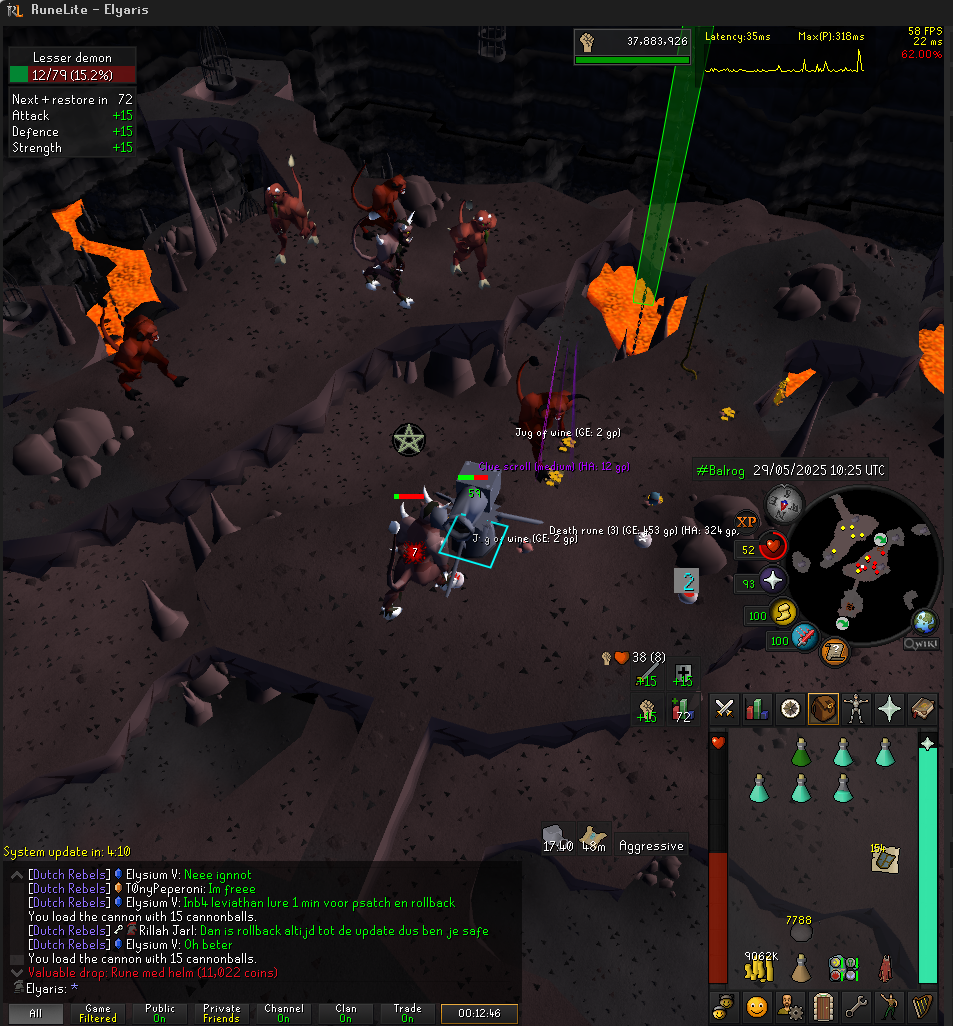Click the rune pouch in inventory
The image size is (953, 1026).
click(842, 967)
